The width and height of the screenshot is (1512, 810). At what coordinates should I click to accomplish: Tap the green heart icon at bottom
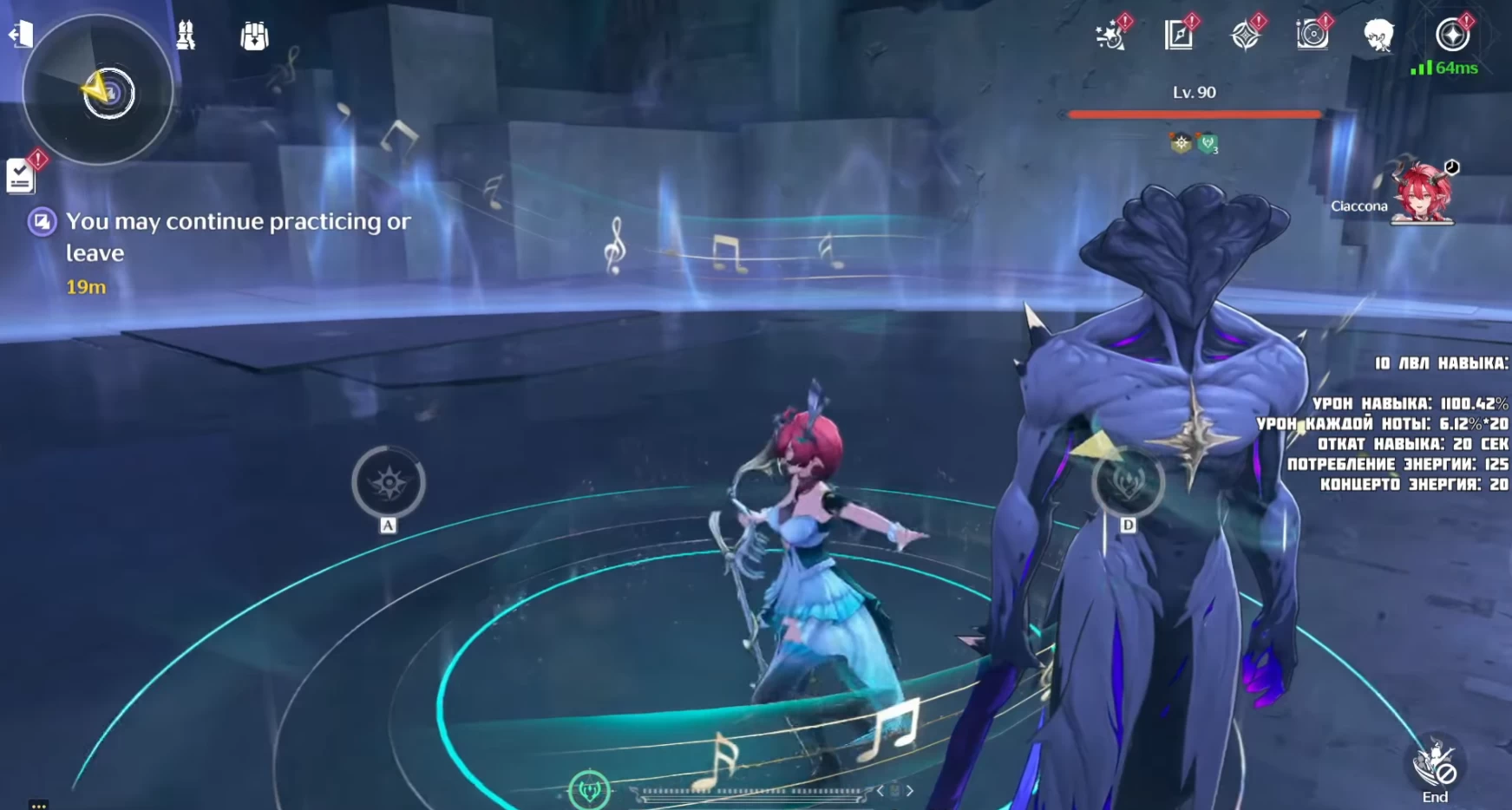coord(590,789)
